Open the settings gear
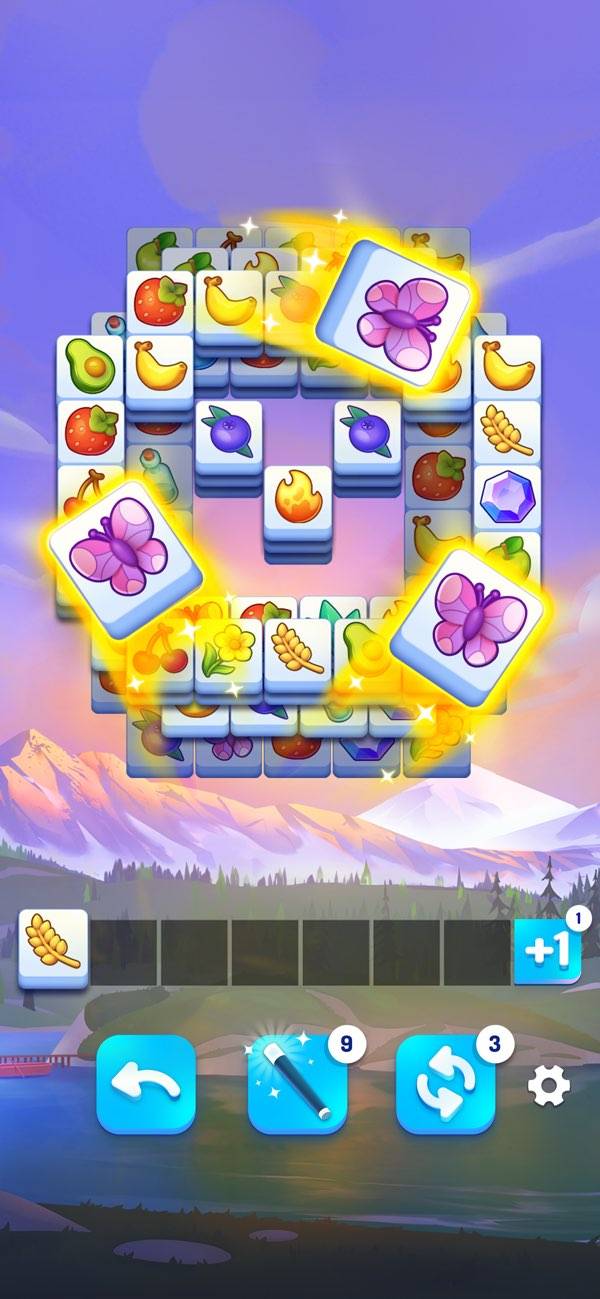The width and height of the screenshot is (600, 1299). (548, 1085)
